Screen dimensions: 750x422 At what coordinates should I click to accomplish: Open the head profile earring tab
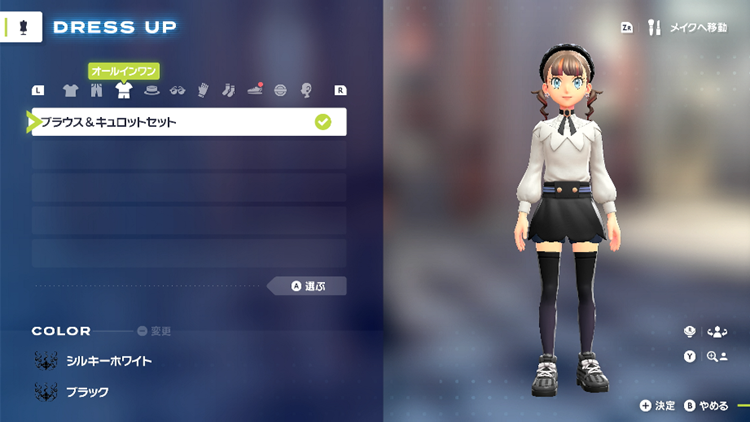(306, 91)
